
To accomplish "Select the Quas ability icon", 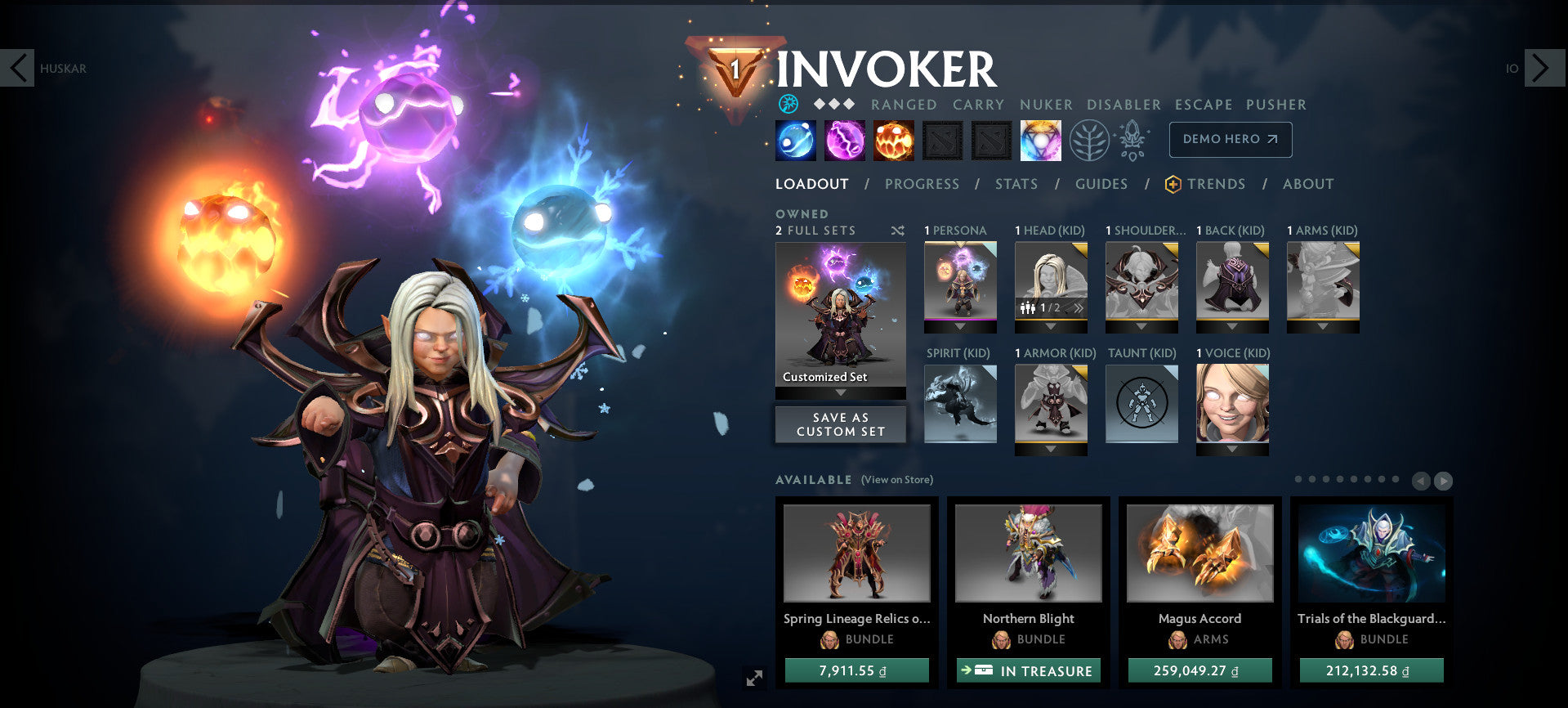I will [795, 140].
